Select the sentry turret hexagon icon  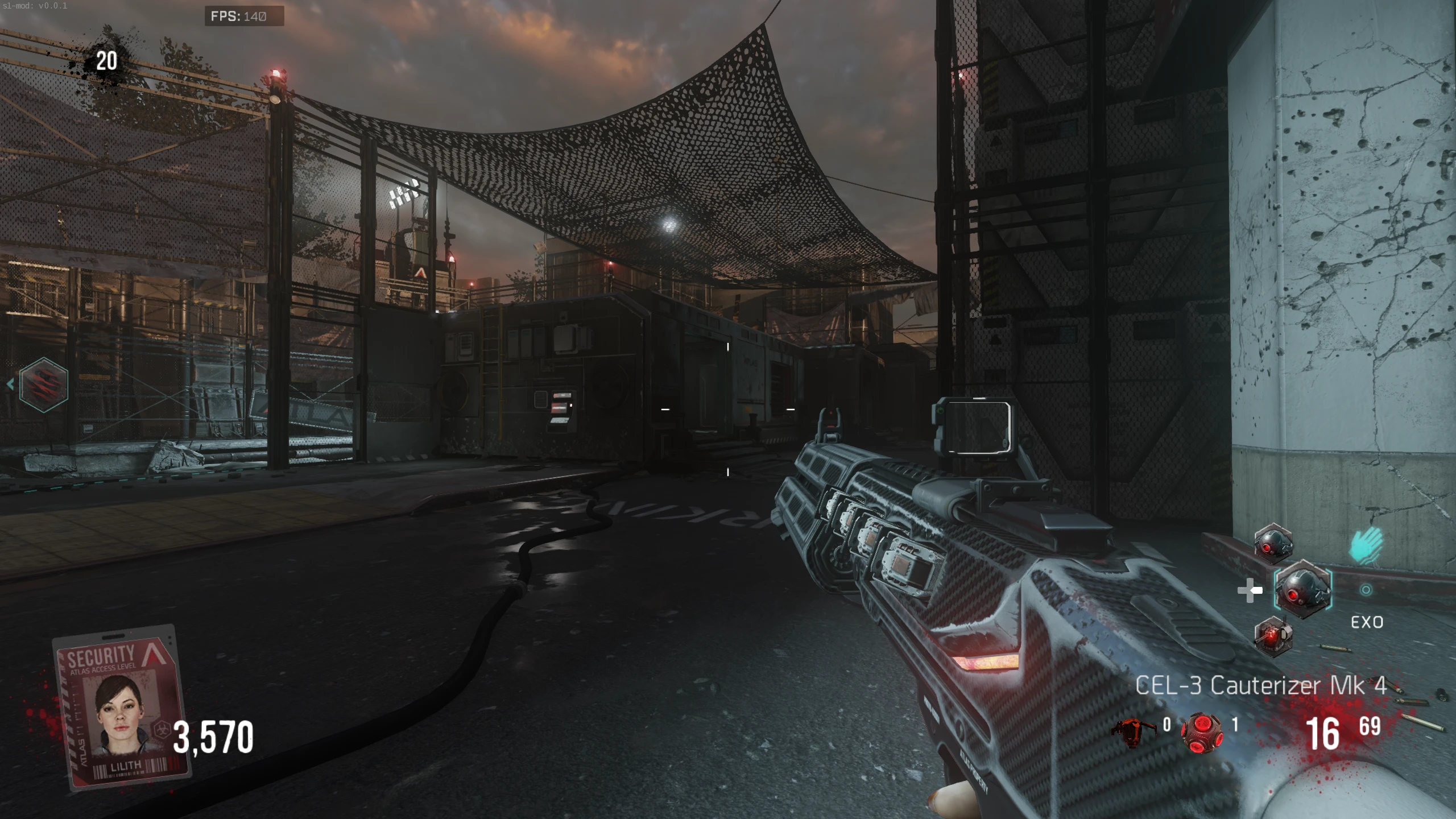point(1273,636)
